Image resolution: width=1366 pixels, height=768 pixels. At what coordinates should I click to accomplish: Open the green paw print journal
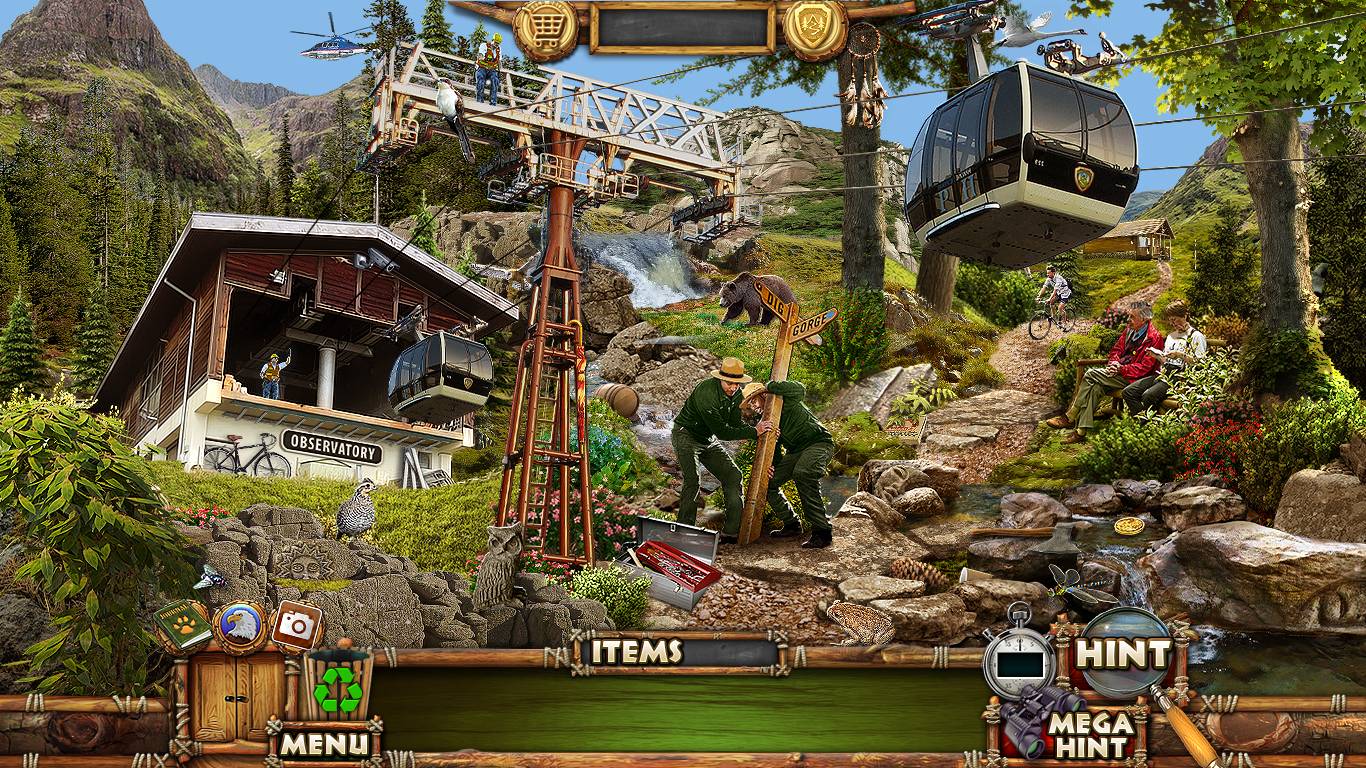(183, 626)
